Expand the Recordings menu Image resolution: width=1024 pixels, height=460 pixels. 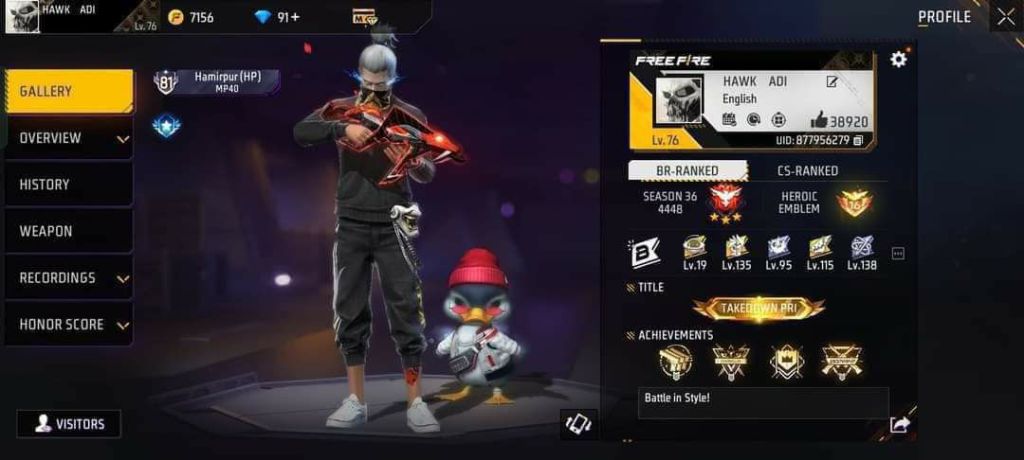tap(68, 278)
